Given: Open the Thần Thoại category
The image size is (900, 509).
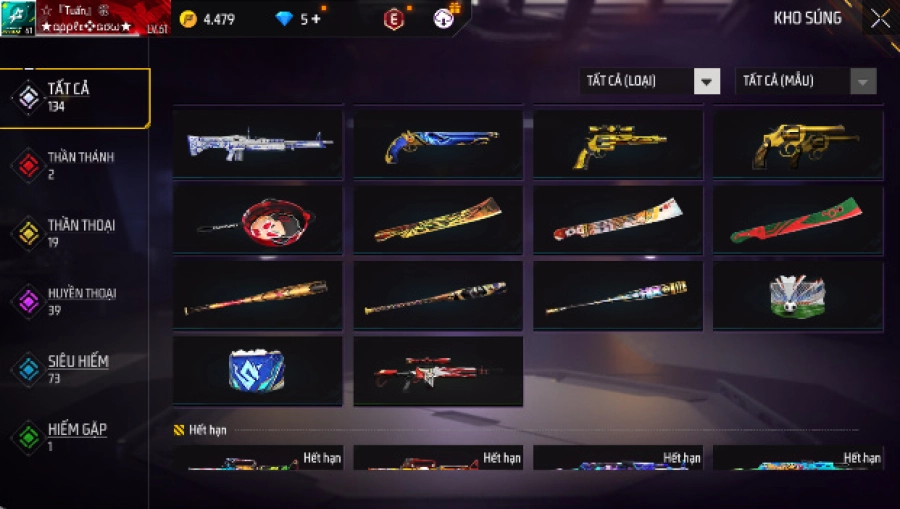Looking at the screenshot, I should 75,233.
